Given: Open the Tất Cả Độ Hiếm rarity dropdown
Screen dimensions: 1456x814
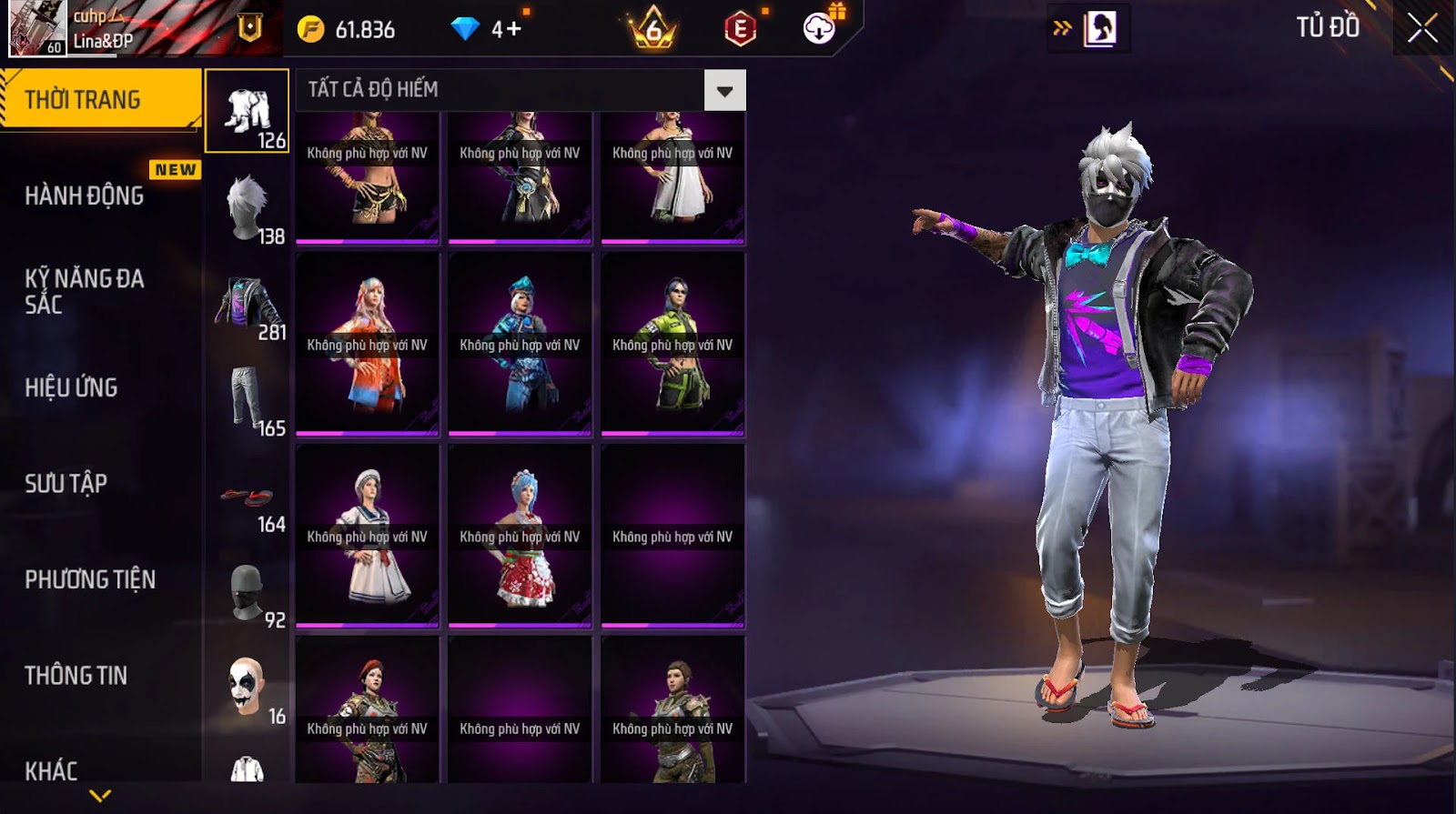Looking at the screenshot, I should coord(724,90).
